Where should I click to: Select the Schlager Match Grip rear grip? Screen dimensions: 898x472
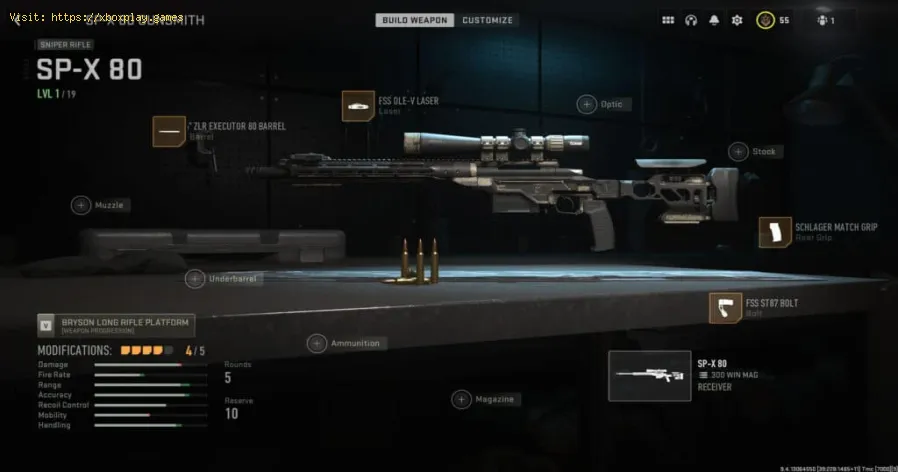click(x=775, y=232)
